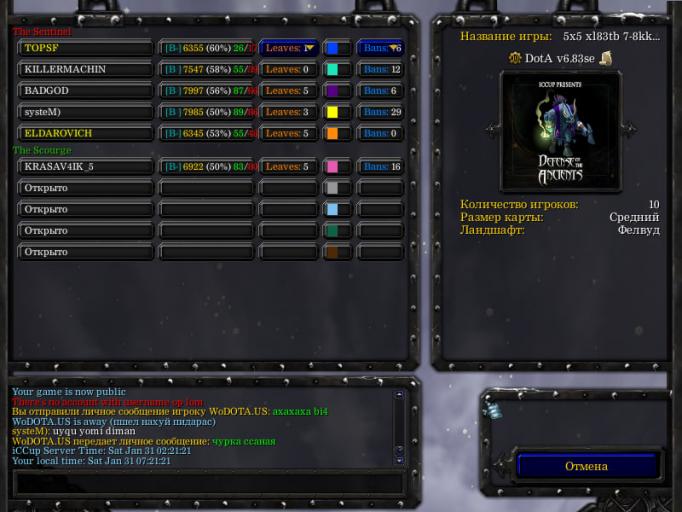This screenshot has height=512, width=682.
Task: Open the KRASAV4IK_5 player slot
Action: (x=85, y=167)
